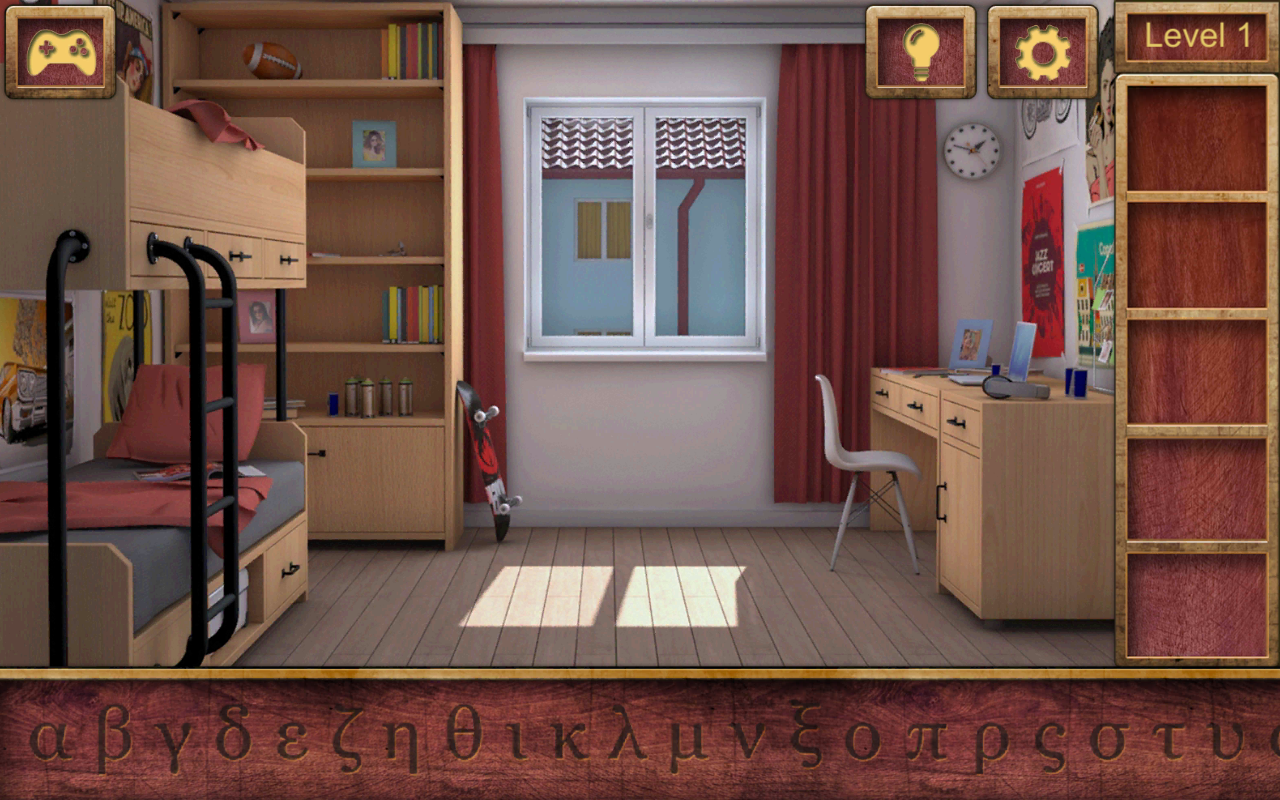Tap the hint lightbulb icon

click(x=921, y=48)
